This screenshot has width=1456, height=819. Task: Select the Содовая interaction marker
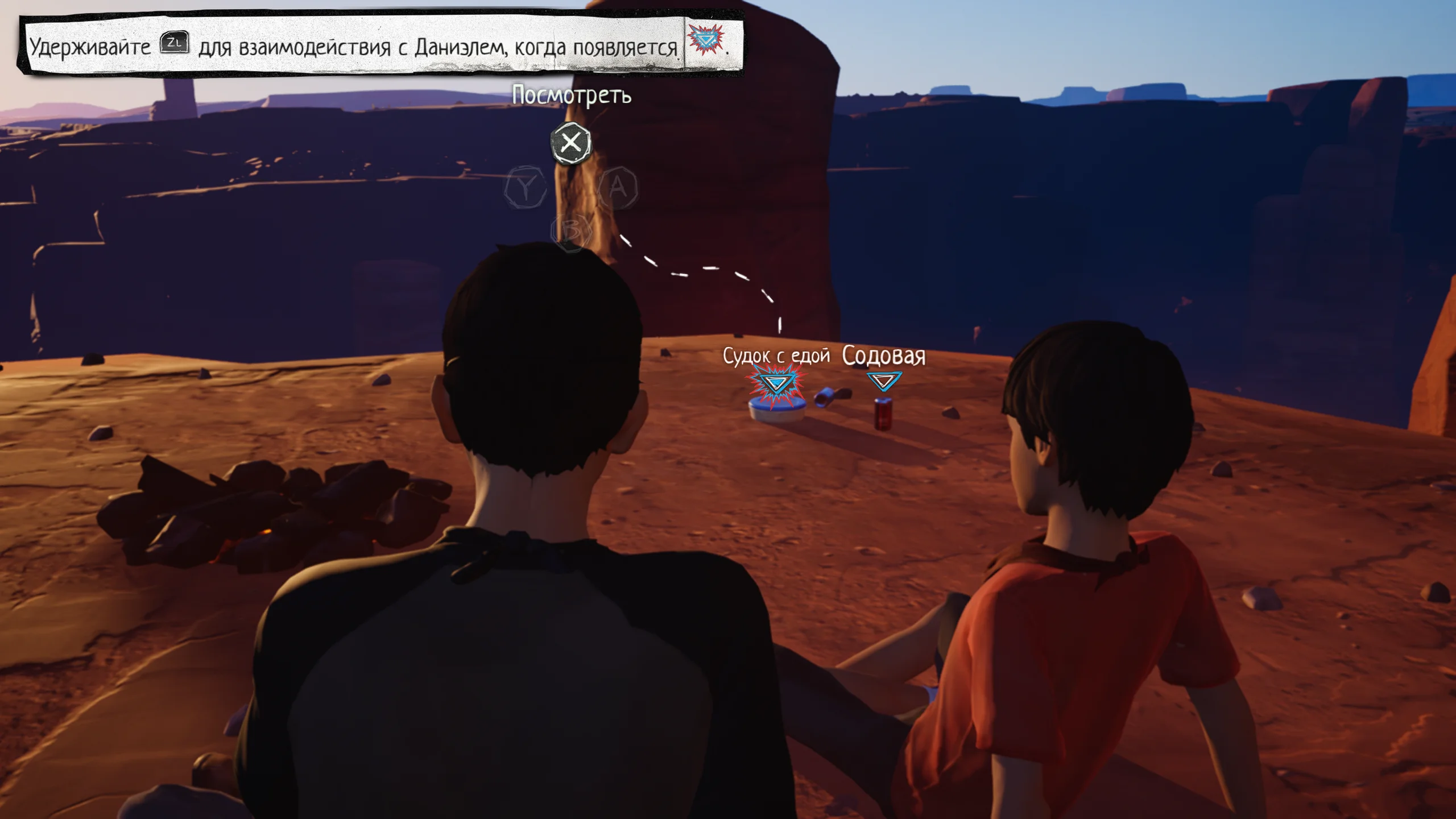point(883,380)
